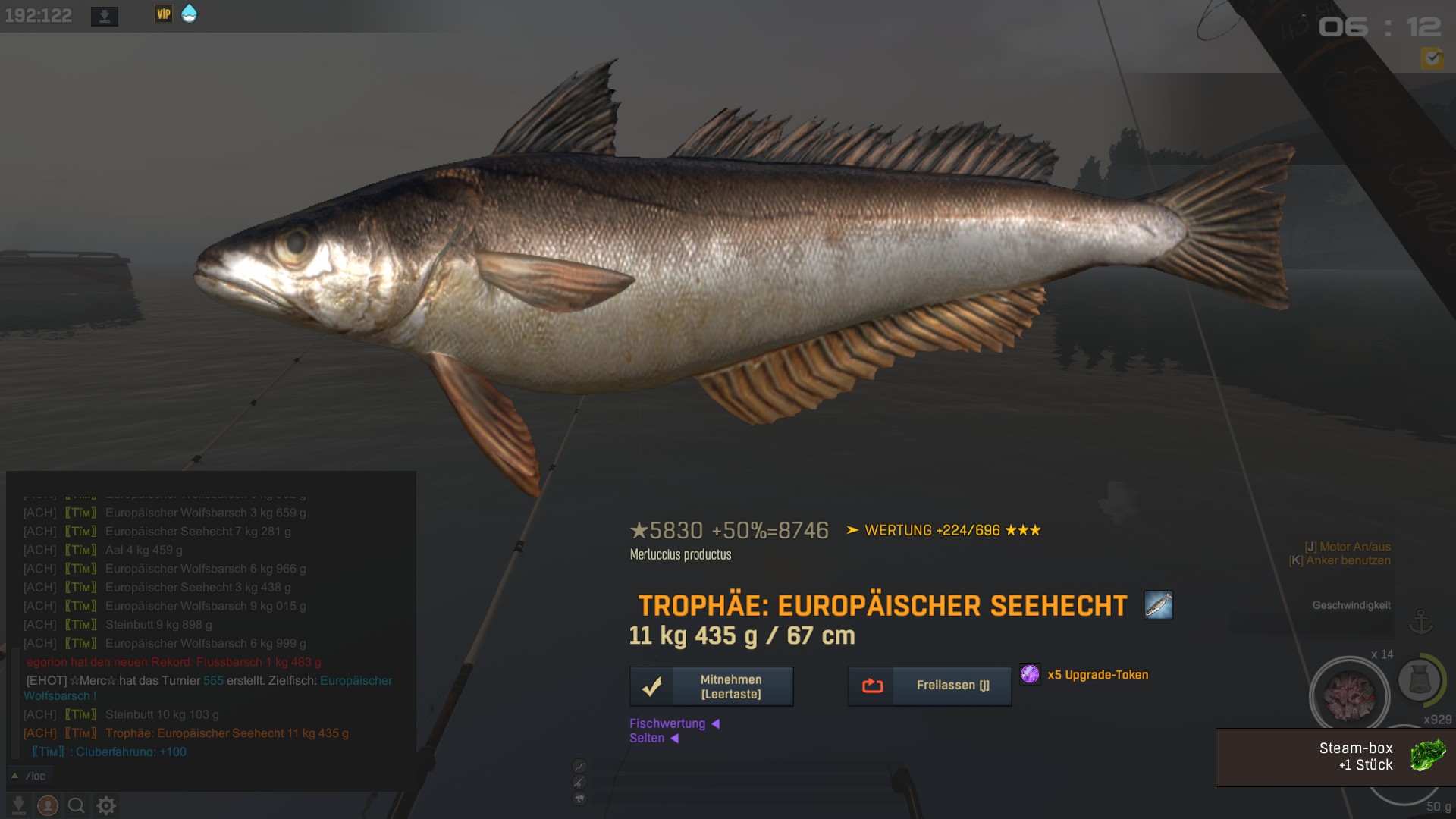
Task: Release the fish with Freilassen
Action: click(x=930, y=686)
